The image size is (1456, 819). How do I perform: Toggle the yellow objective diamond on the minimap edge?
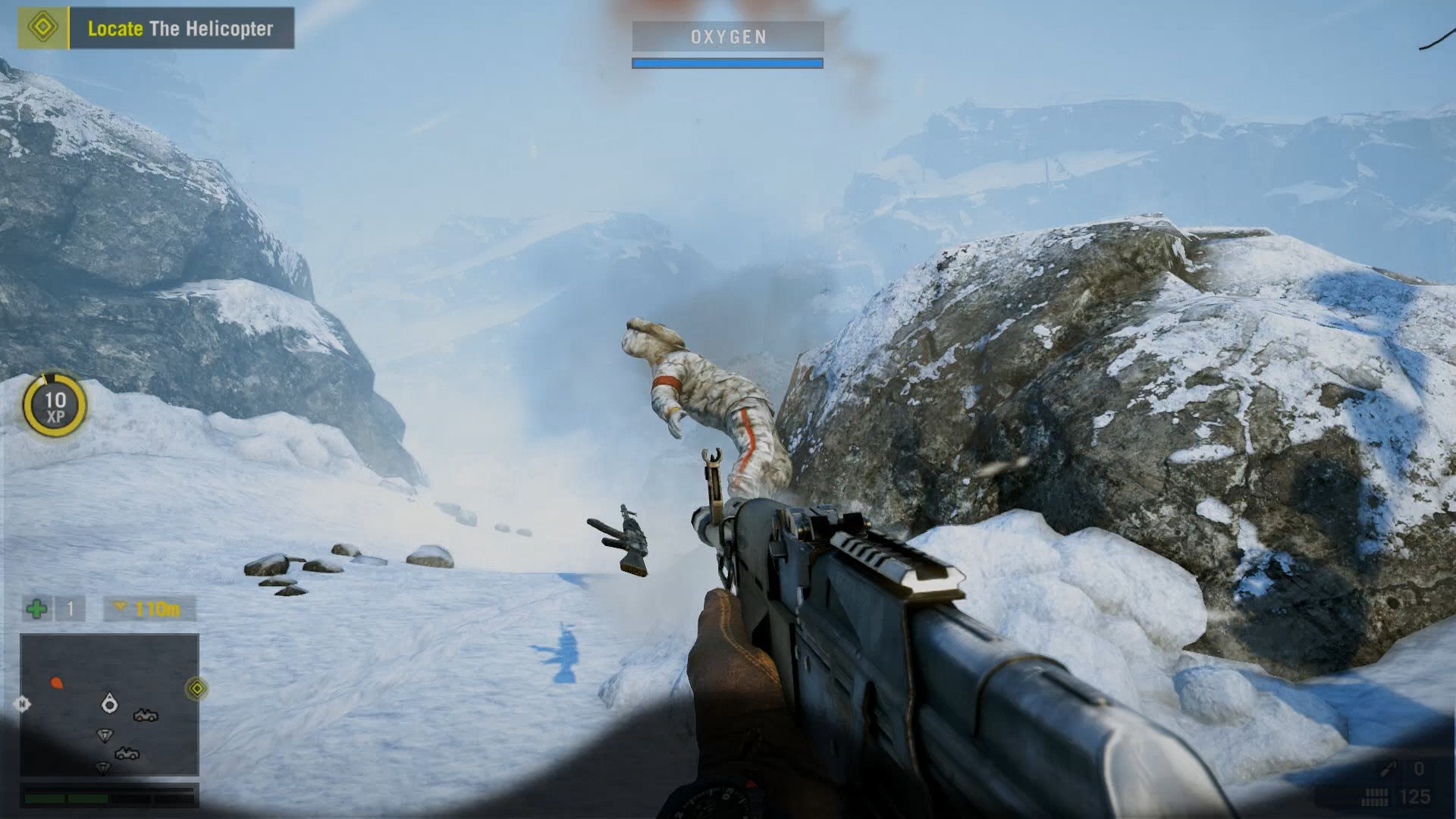(x=196, y=688)
